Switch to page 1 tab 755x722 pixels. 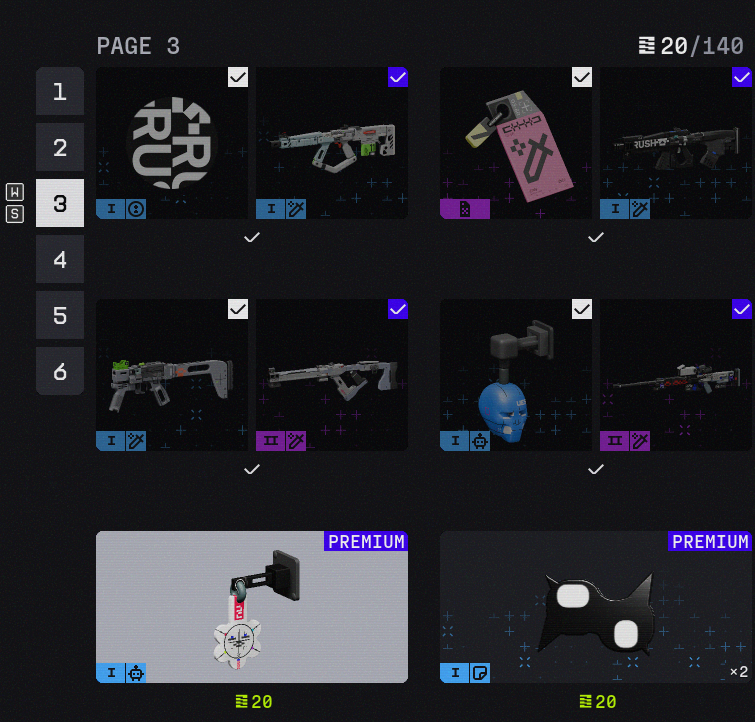coord(60,92)
